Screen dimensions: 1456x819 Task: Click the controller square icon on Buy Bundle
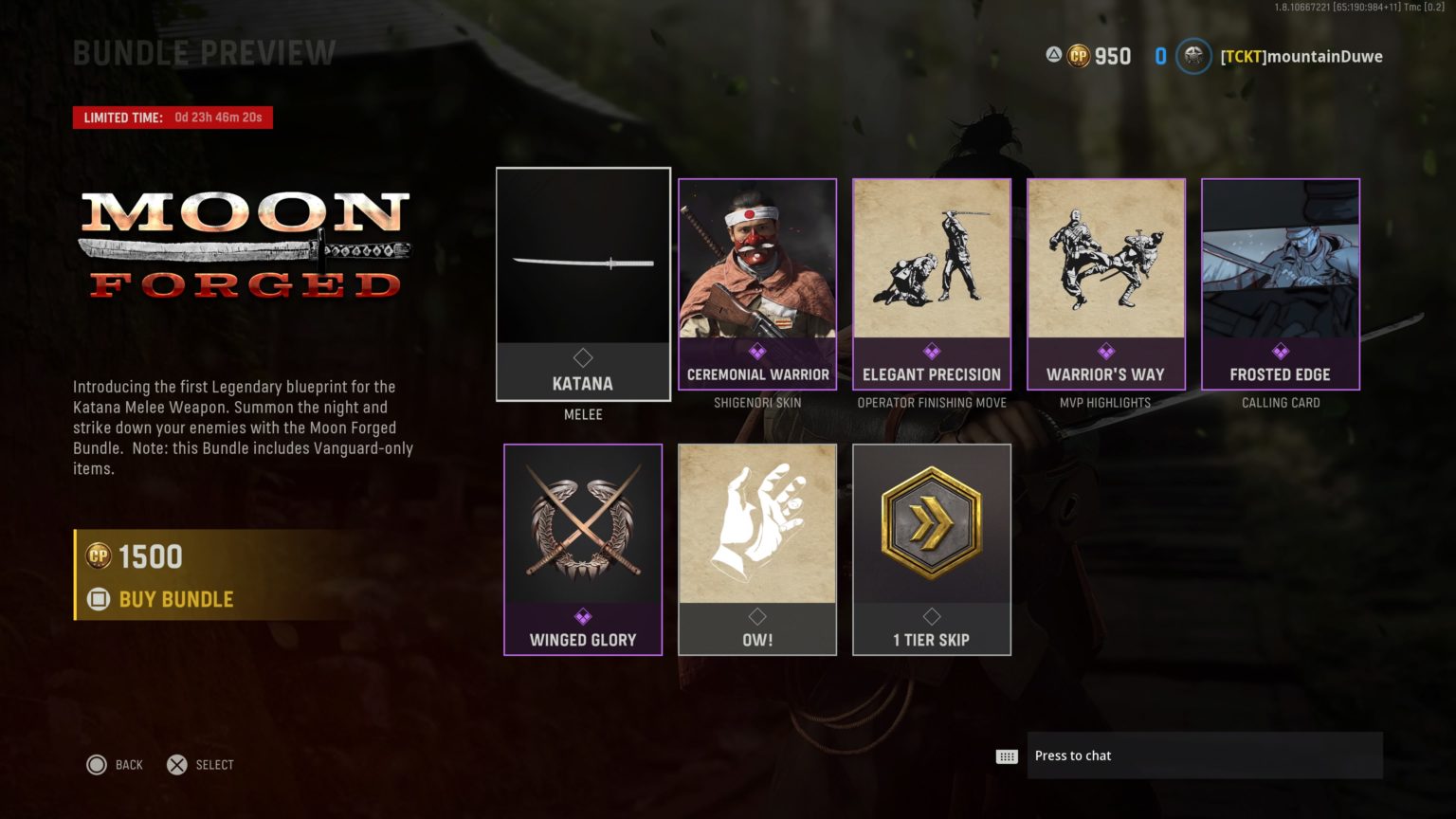(x=100, y=599)
